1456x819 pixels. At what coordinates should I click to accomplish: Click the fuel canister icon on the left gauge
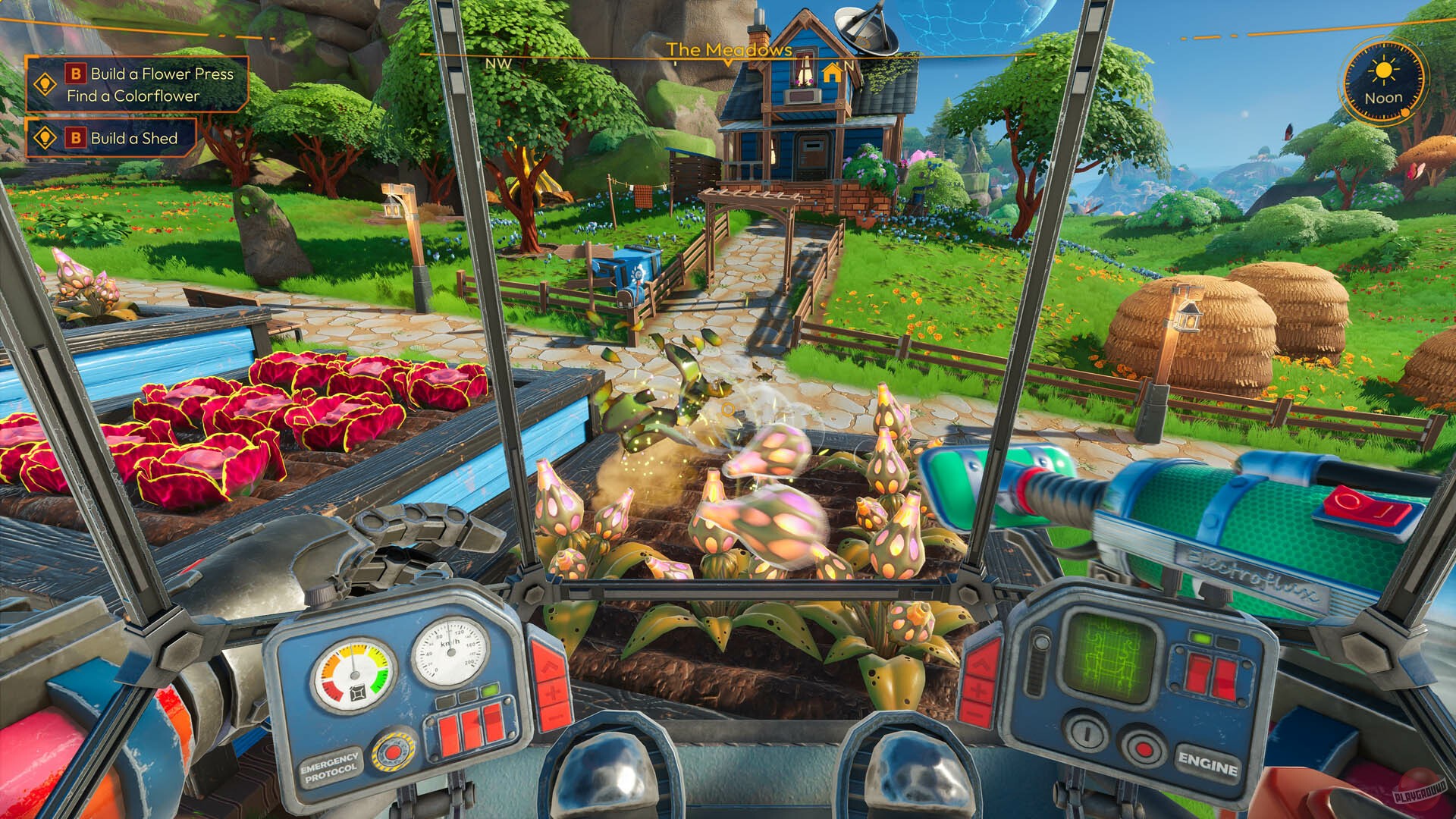tap(357, 692)
